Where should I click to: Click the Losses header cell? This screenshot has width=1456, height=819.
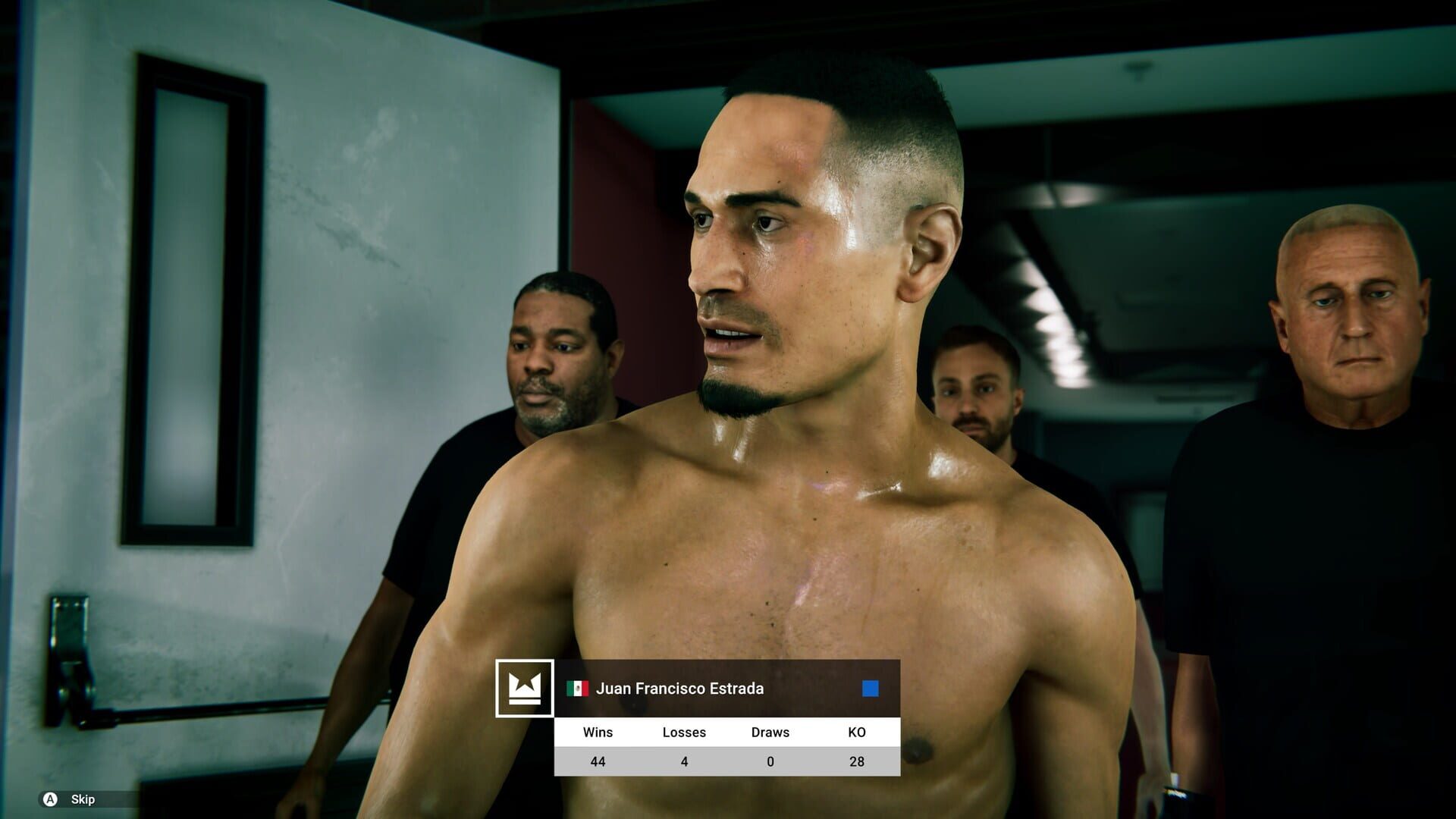685,732
